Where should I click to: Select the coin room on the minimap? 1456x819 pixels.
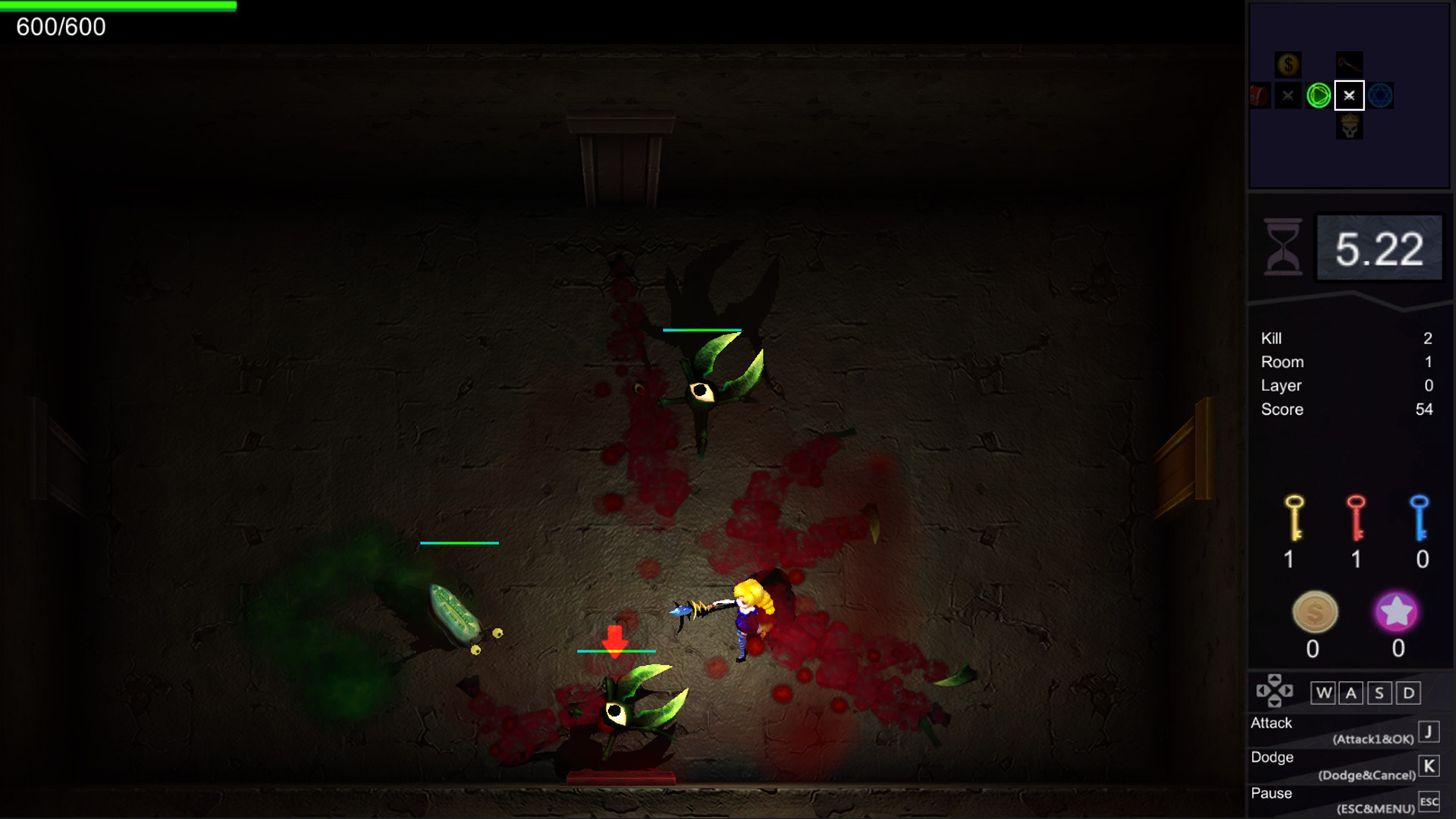[1288, 64]
